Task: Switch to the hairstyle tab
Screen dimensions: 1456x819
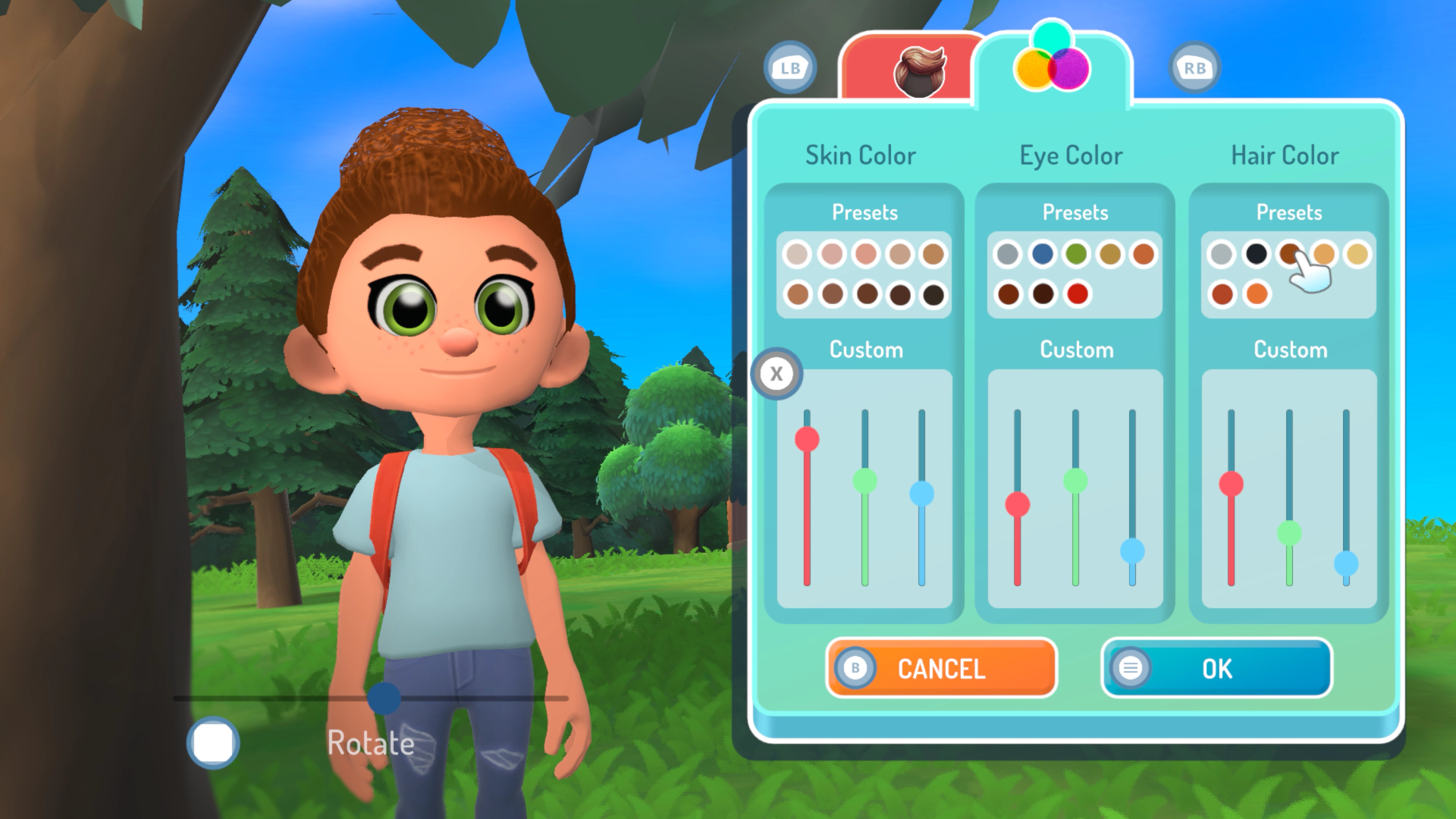Action: (919, 70)
